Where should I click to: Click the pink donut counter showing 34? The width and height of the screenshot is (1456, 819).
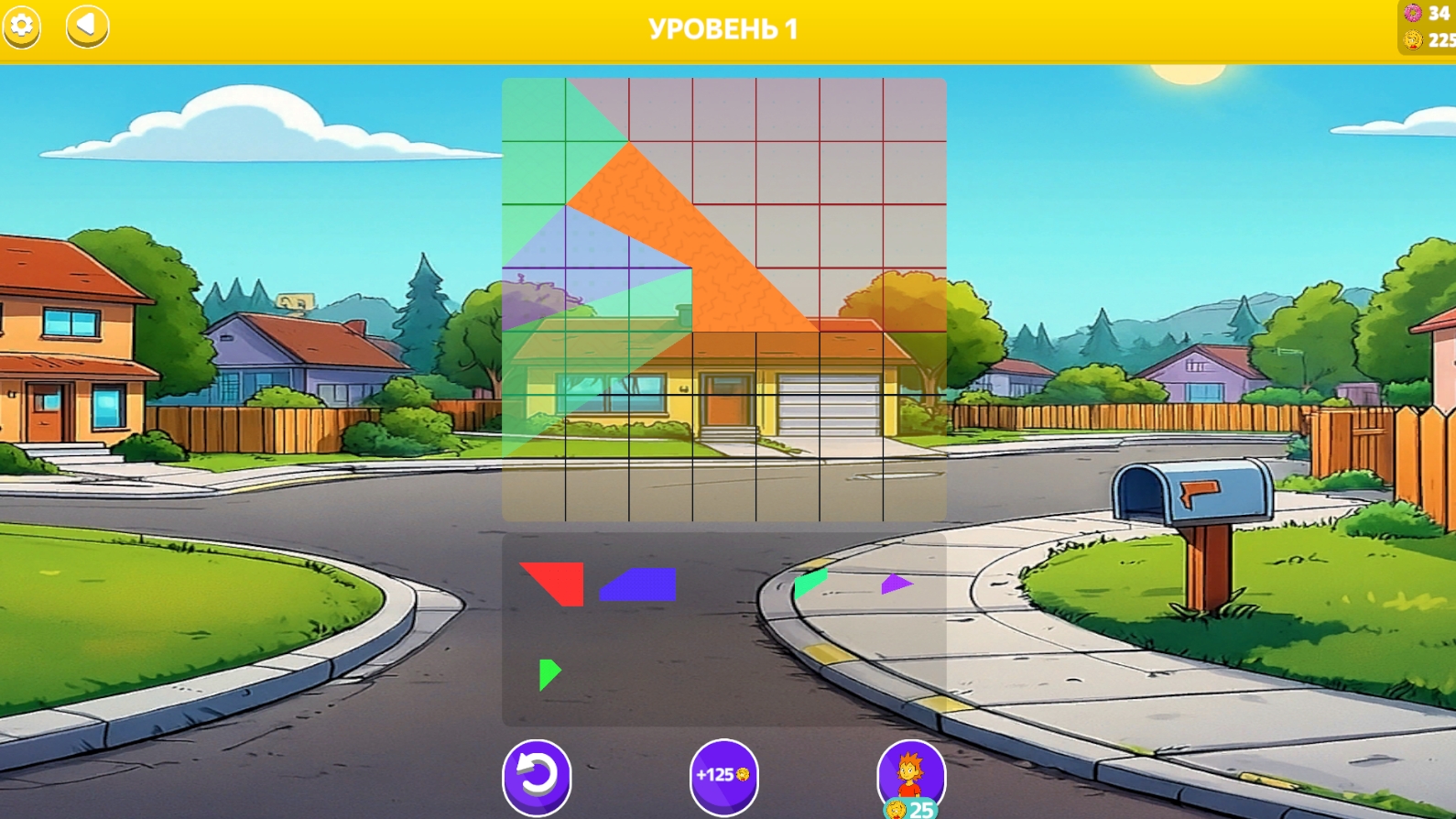click(x=1418, y=15)
